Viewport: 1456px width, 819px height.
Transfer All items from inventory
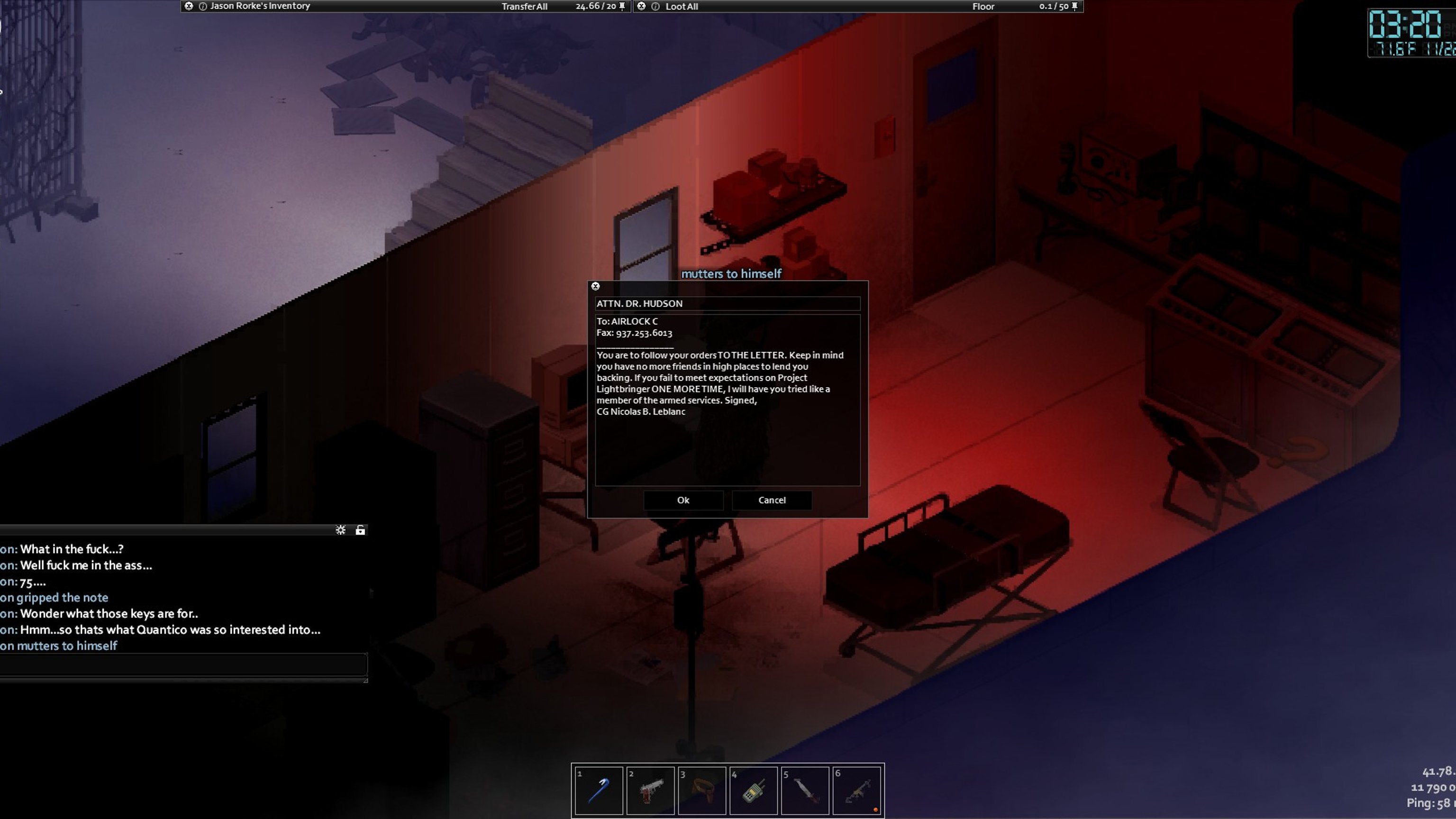point(524,6)
